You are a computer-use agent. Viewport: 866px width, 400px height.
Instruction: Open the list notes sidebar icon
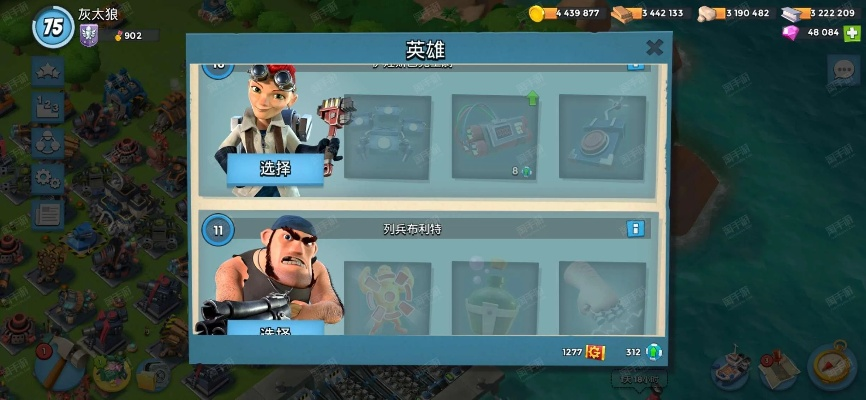coord(47,213)
